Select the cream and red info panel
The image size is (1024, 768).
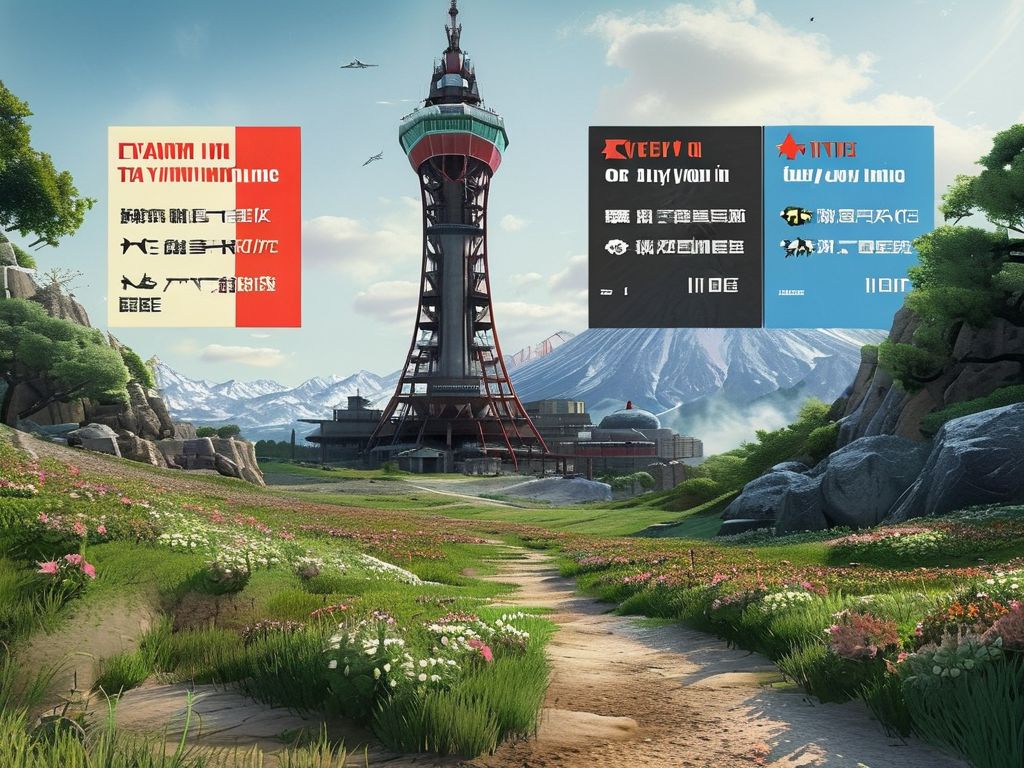(204, 226)
